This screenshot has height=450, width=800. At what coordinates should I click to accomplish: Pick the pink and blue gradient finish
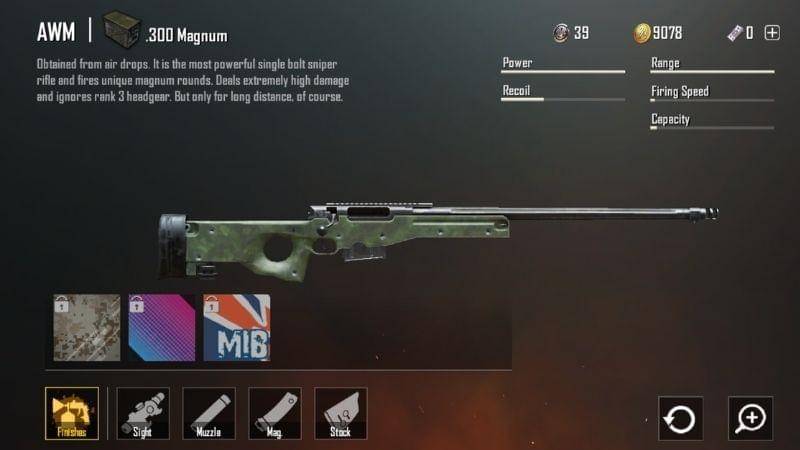coord(162,328)
